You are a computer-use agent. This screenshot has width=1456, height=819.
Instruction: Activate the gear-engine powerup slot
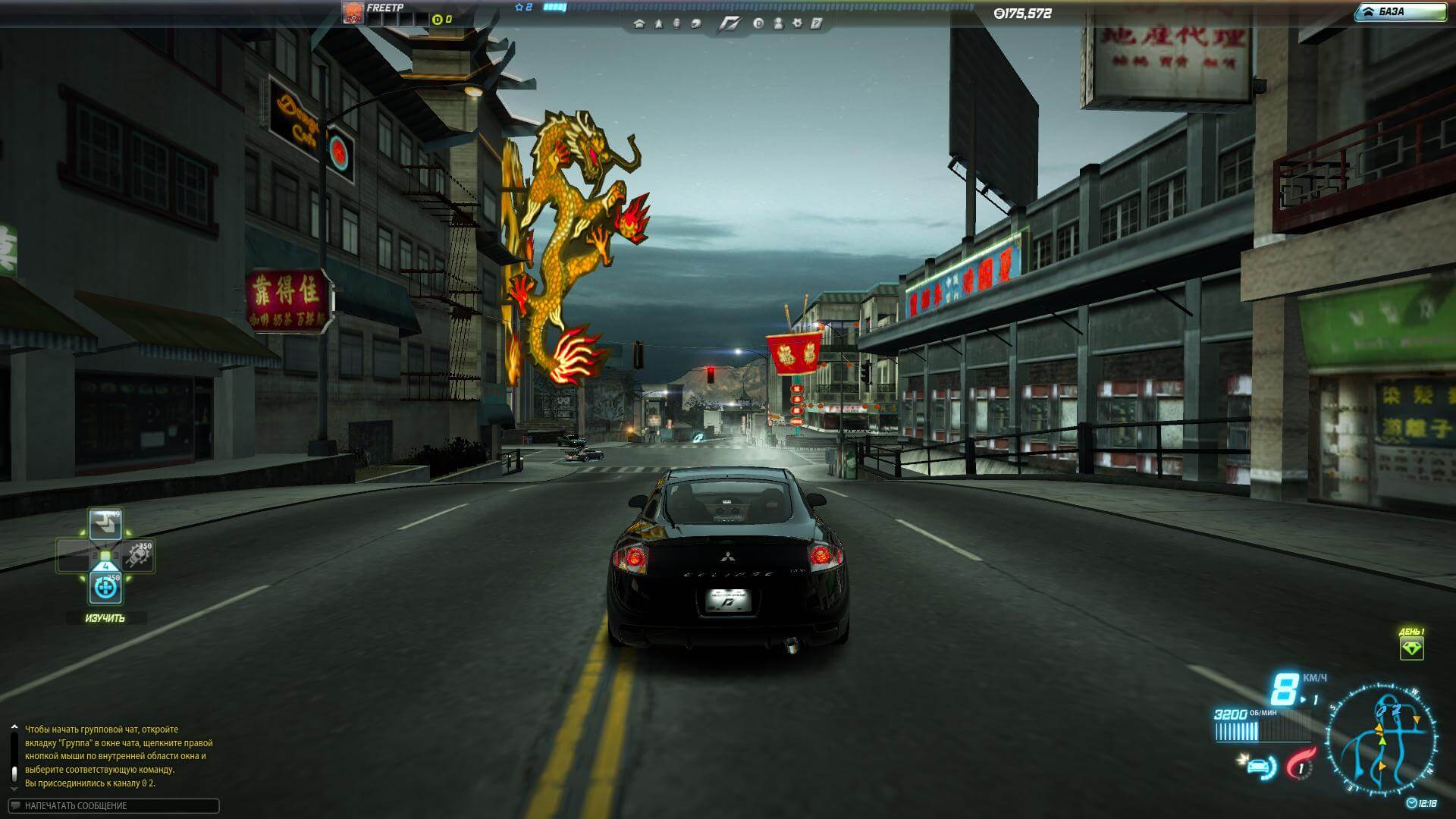tap(139, 556)
